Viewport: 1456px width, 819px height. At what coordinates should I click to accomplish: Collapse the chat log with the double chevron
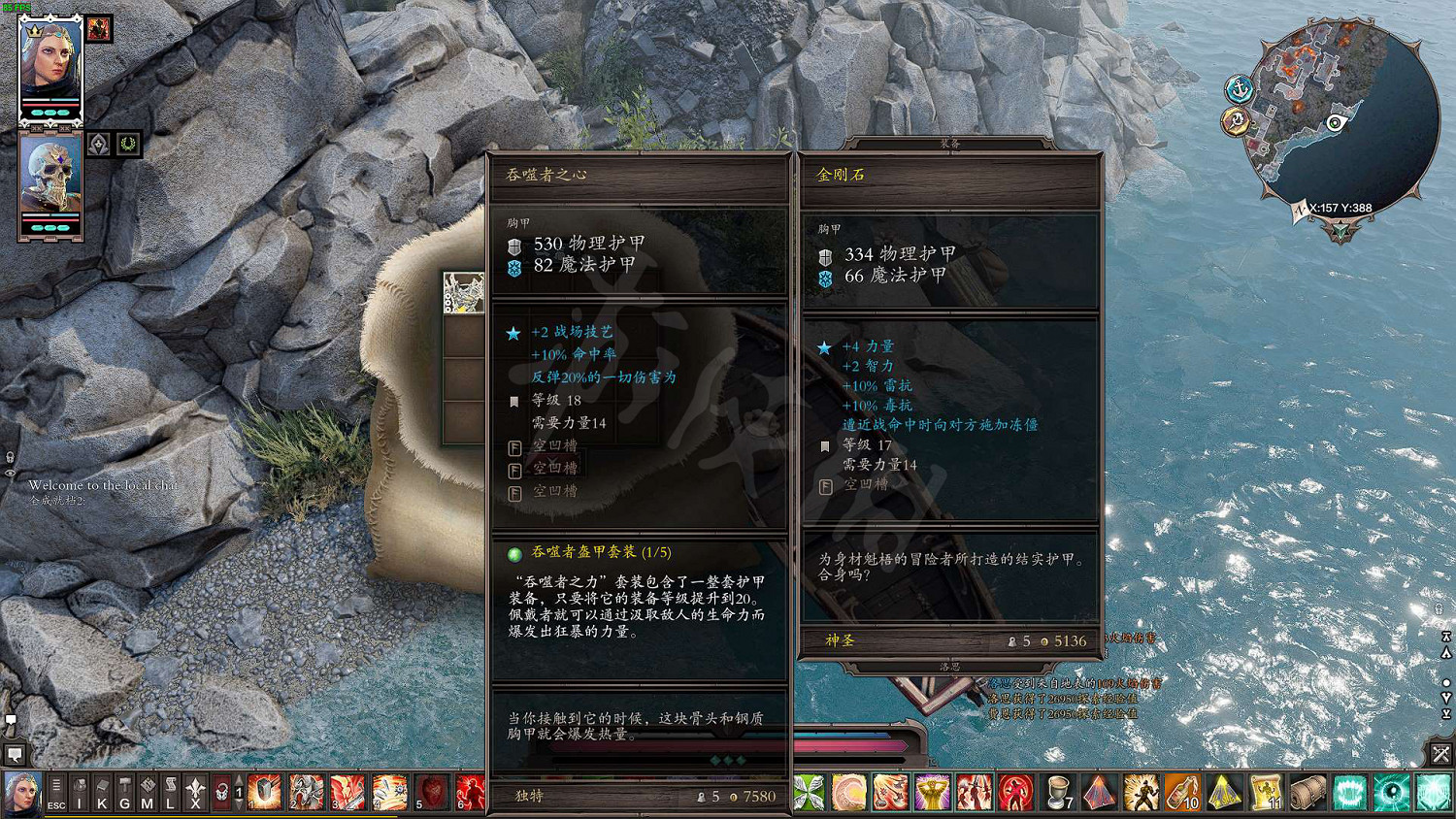[1446, 713]
